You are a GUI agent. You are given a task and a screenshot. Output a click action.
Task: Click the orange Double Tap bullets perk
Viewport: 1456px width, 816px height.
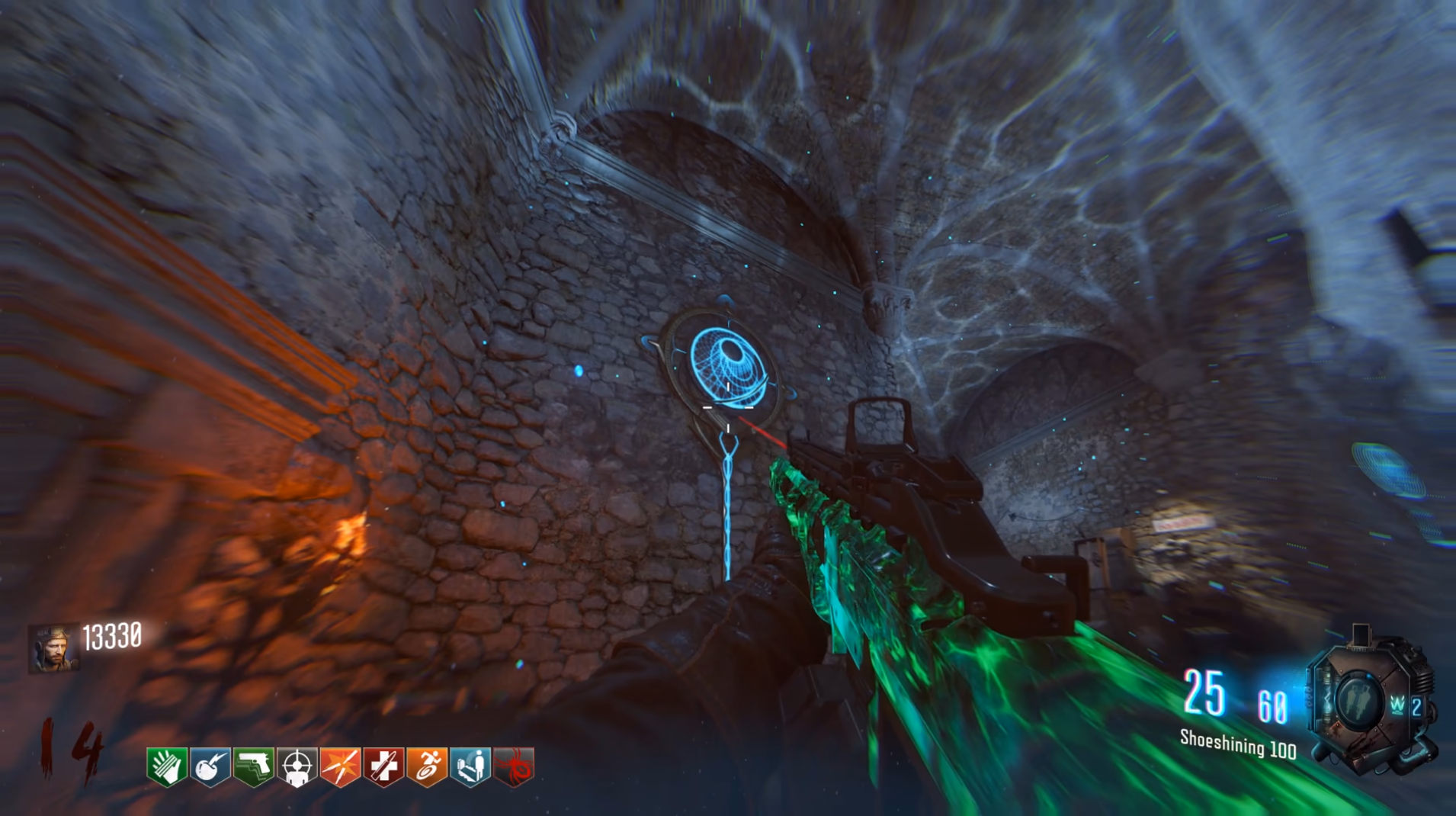tap(341, 766)
